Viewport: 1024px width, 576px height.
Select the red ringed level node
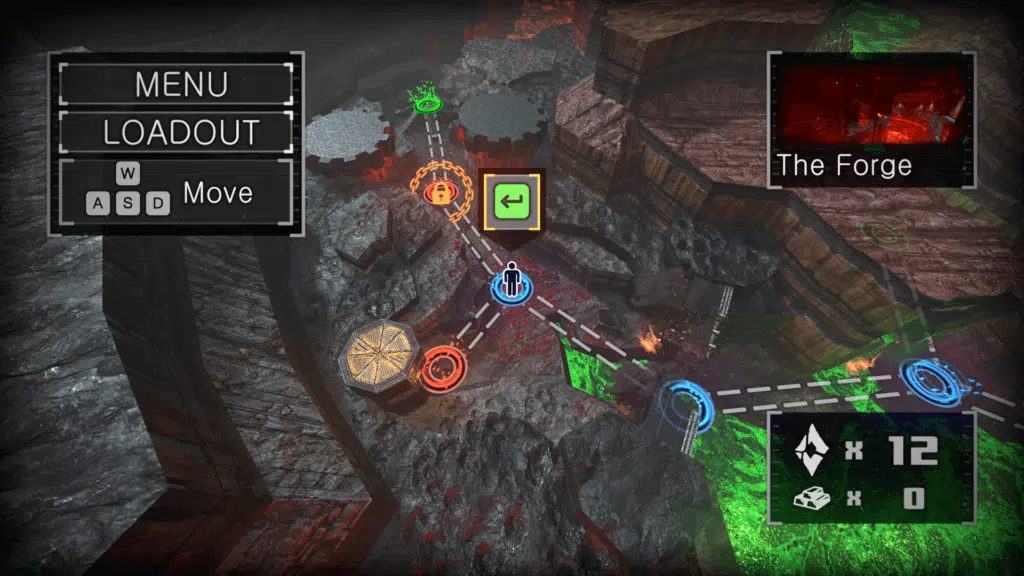pos(439,367)
